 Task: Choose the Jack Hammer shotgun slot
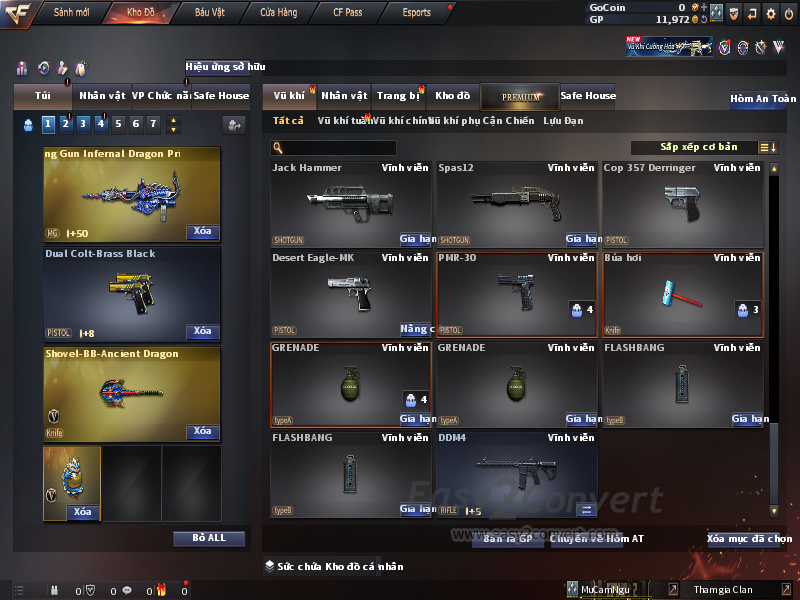[x=350, y=204]
